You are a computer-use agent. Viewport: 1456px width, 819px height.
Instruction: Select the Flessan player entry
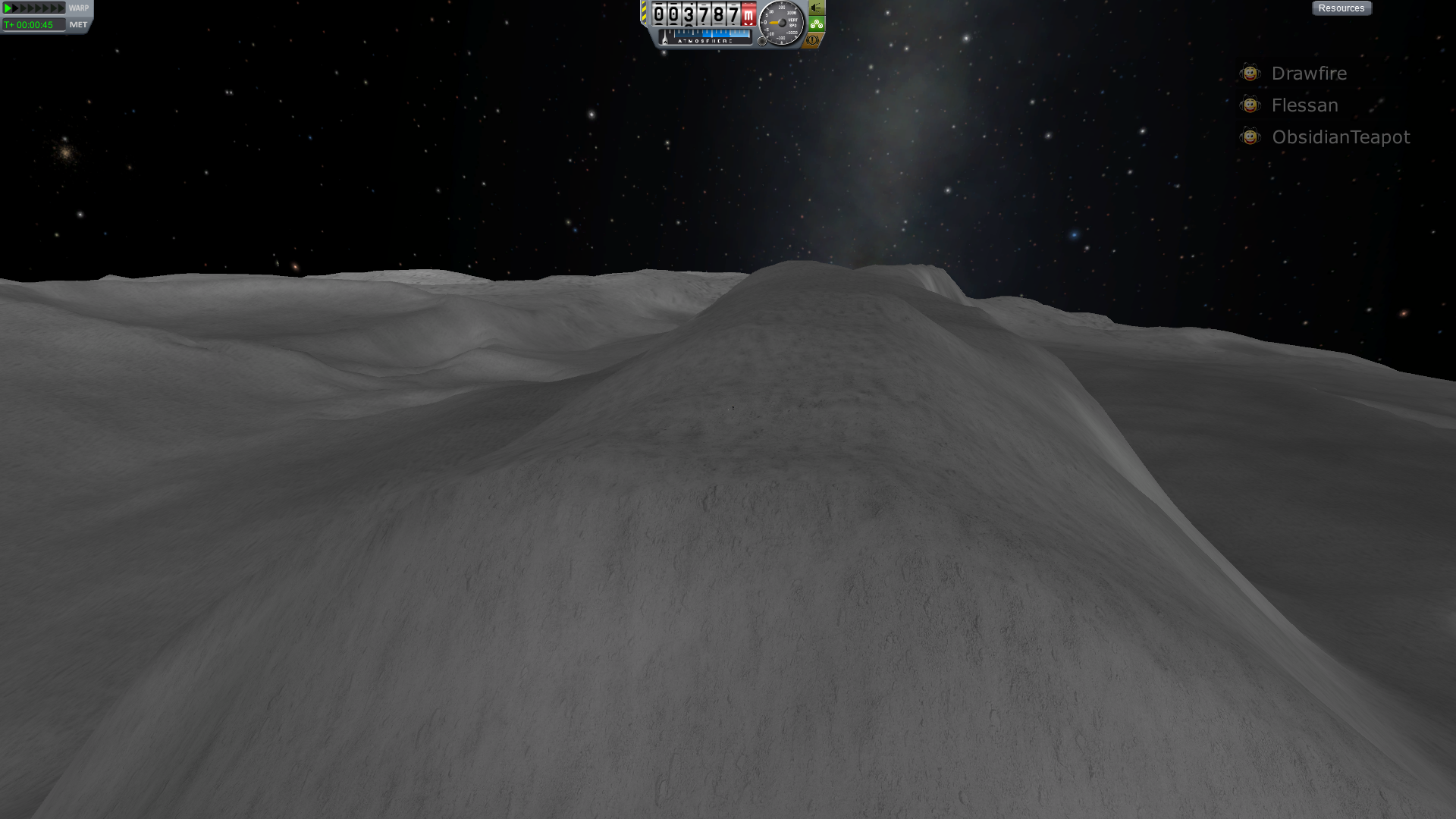point(1304,105)
